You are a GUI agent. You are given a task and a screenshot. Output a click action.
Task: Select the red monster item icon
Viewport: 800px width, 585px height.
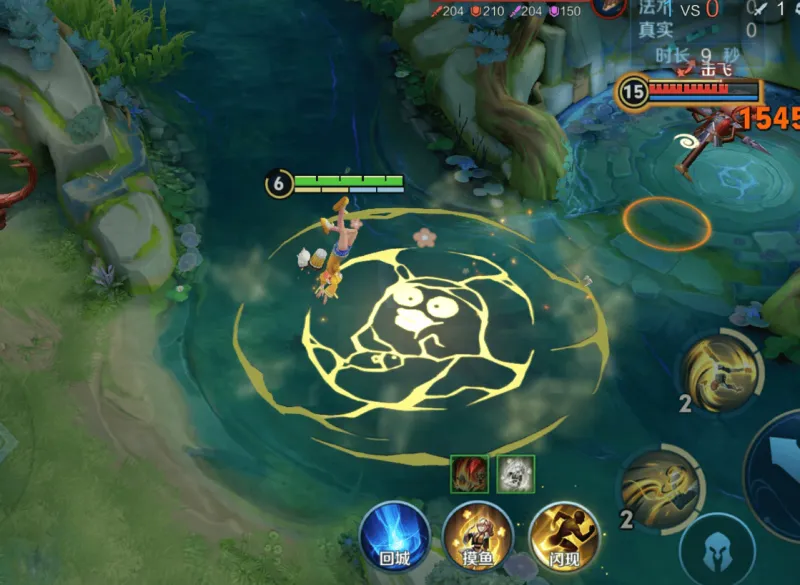469,472
